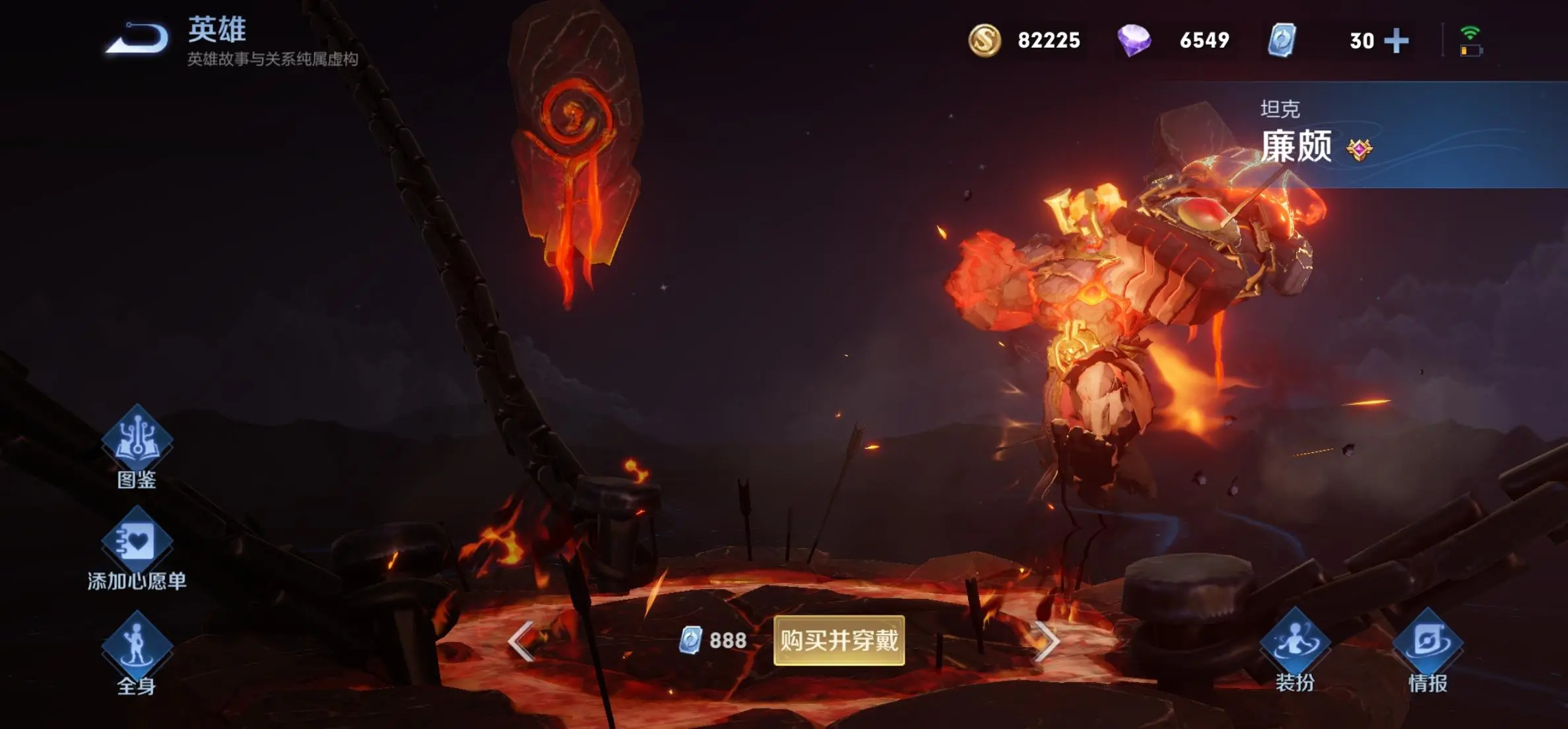Switch to the next skin with right arrow
Viewport: 1568px width, 729px height.
(1047, 641)
